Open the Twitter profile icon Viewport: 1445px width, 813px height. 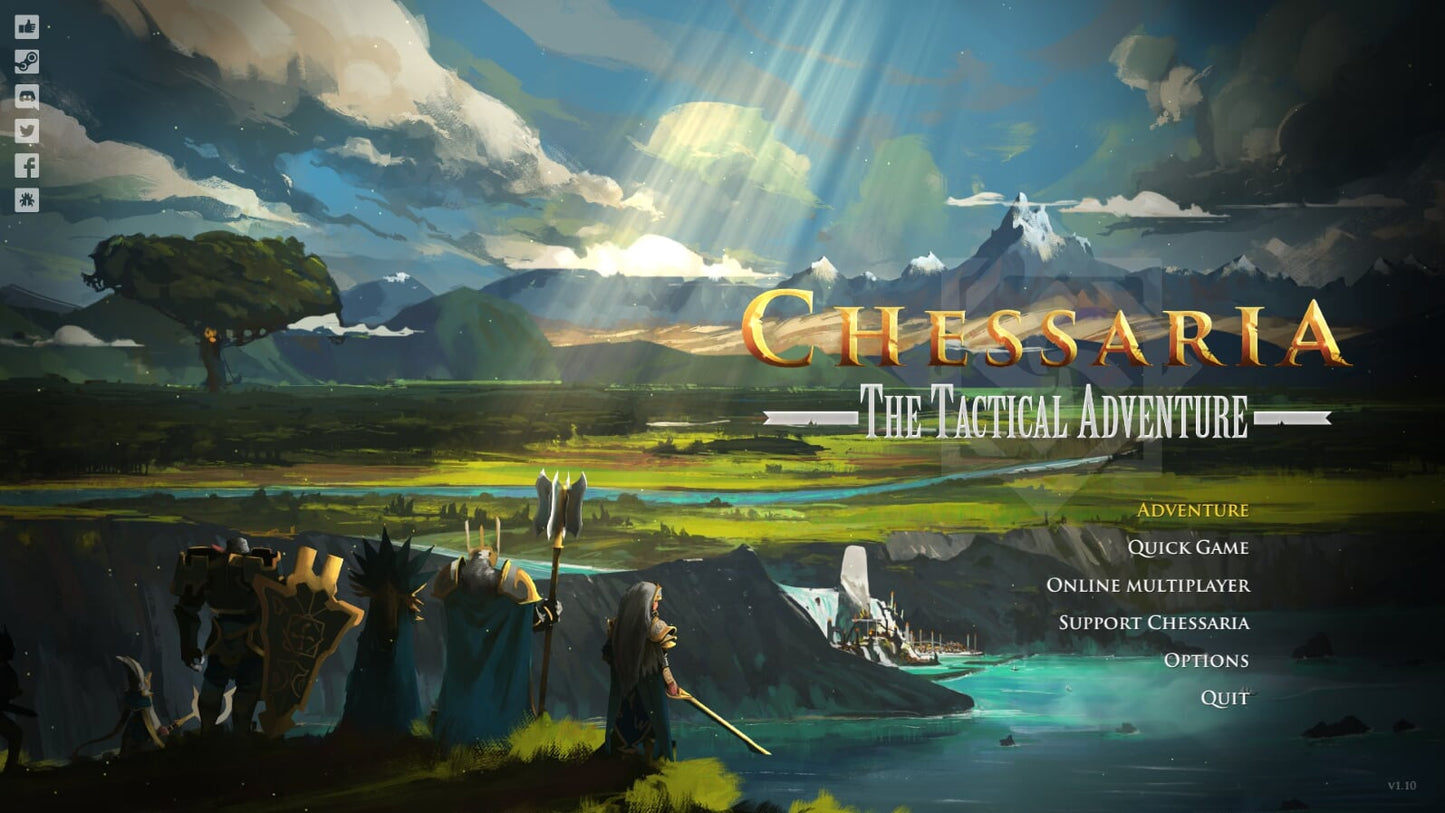point(26,131)
